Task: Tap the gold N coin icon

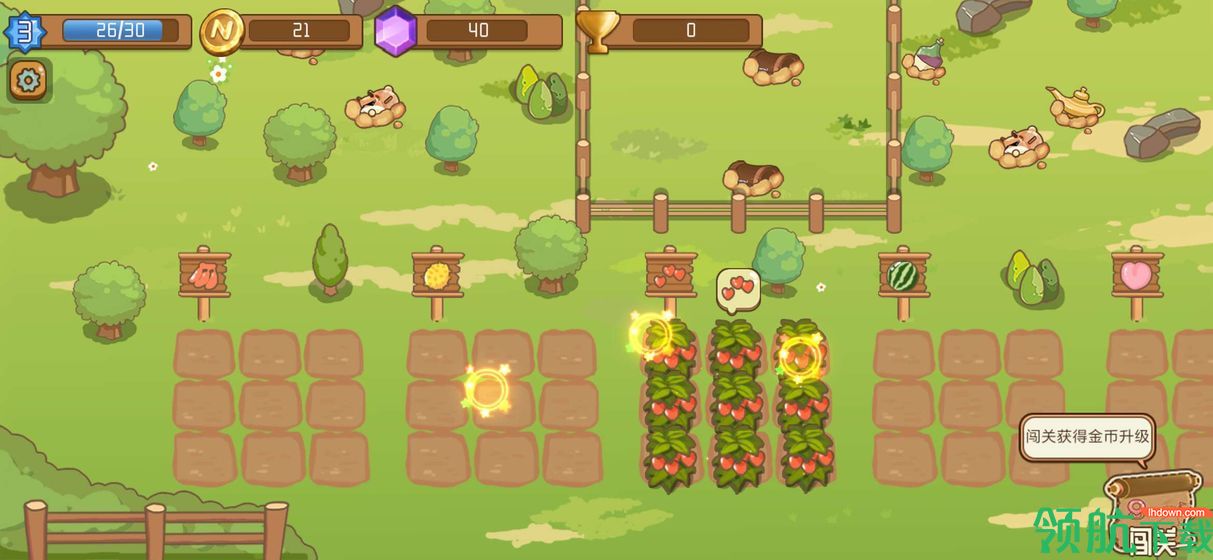Action: [221, 32]
